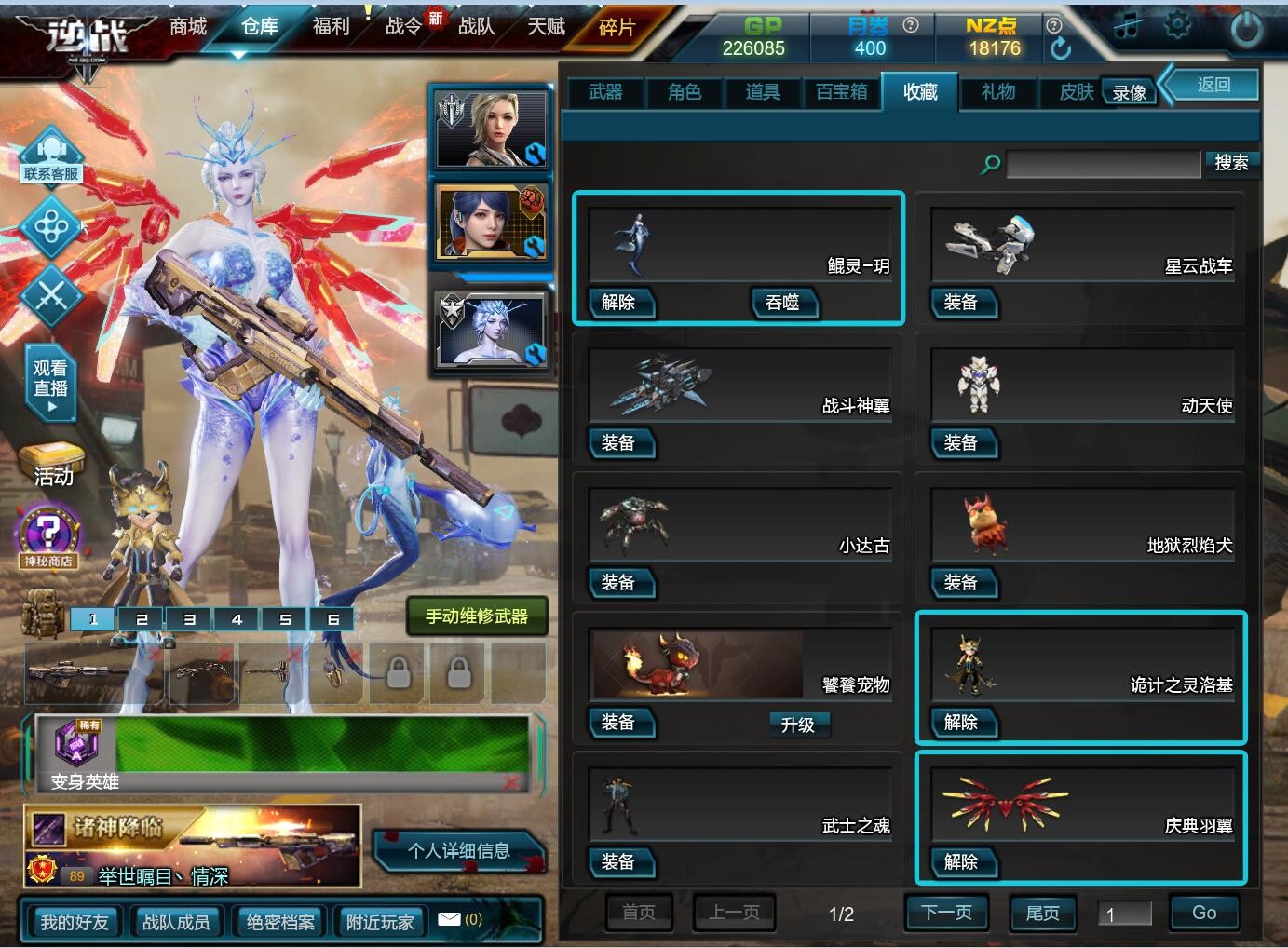Upgrade the 饕餮宠物 pet with 升级

coord(798,725)
